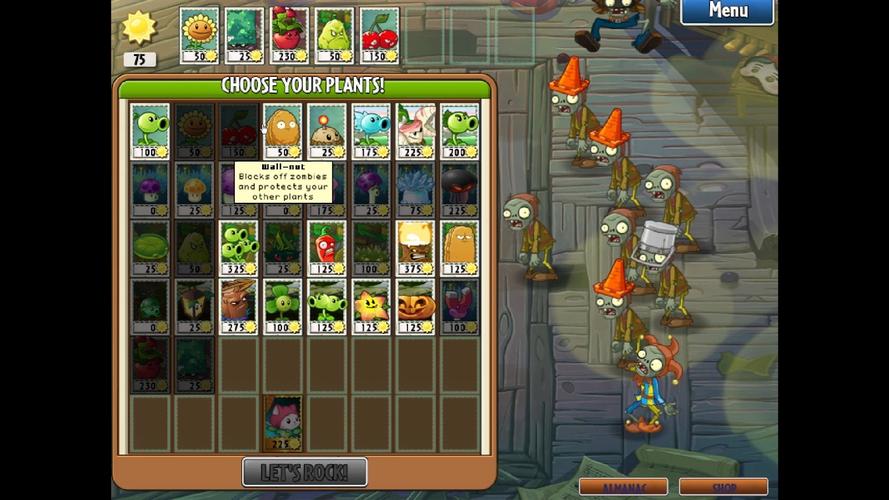The image size is (889, 500).
Task: Start the level with Let's Rock
Action: click(x=304, y=472)
